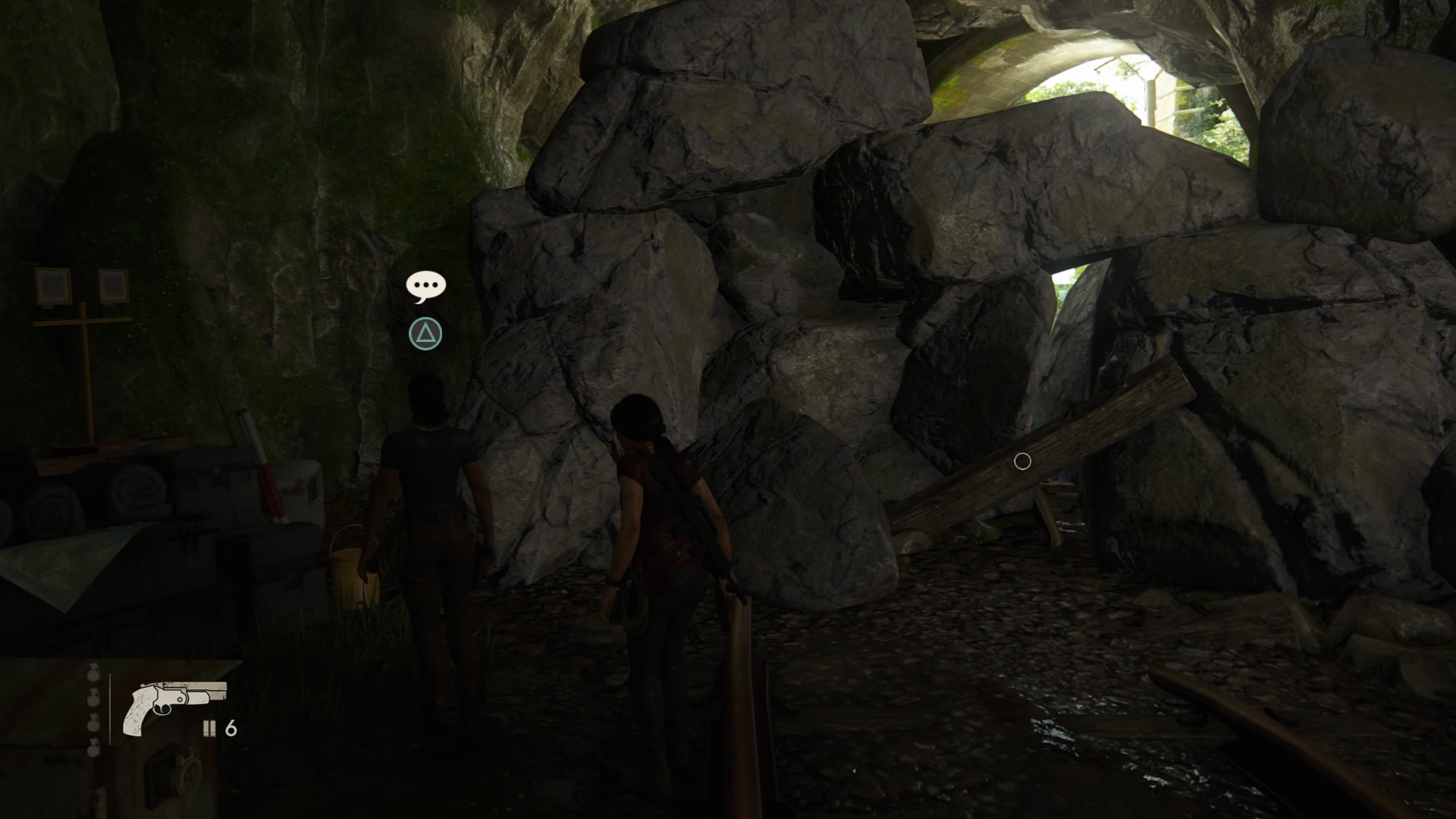Select the revolver weapon icon
Screen dimensions: 1456x819
[175, 705]
